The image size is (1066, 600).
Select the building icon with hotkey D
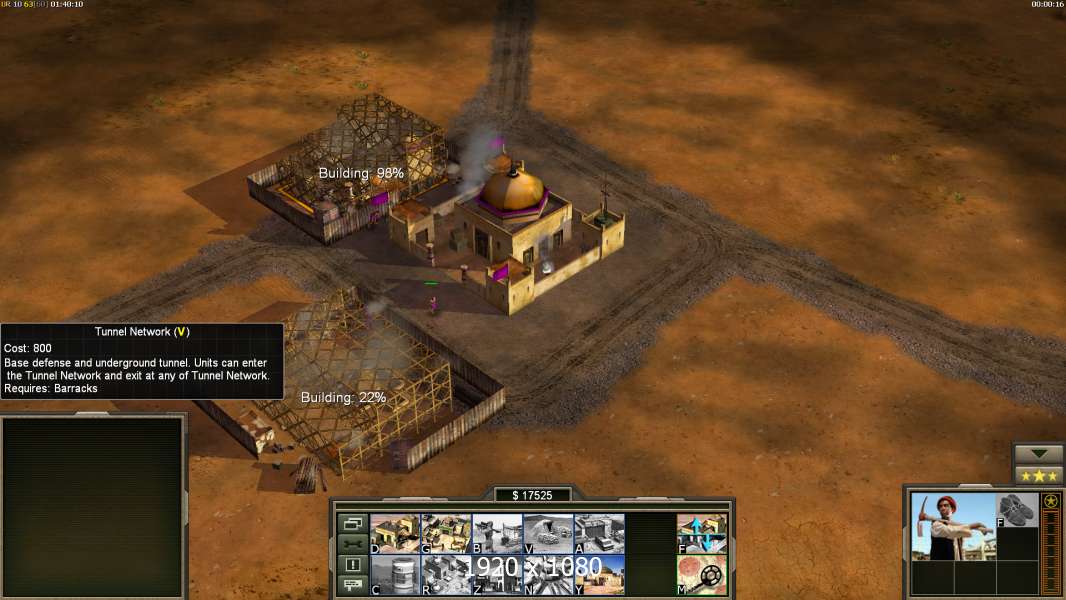tap(395, 533)
